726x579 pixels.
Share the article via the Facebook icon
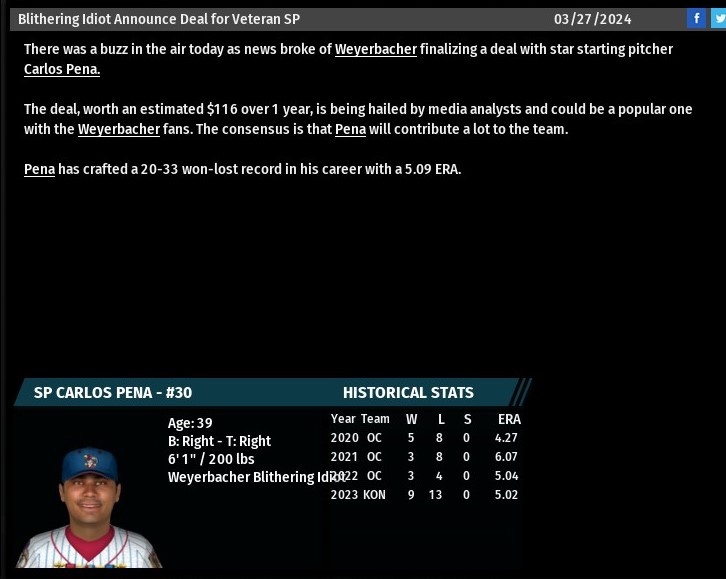click(696, 18)
